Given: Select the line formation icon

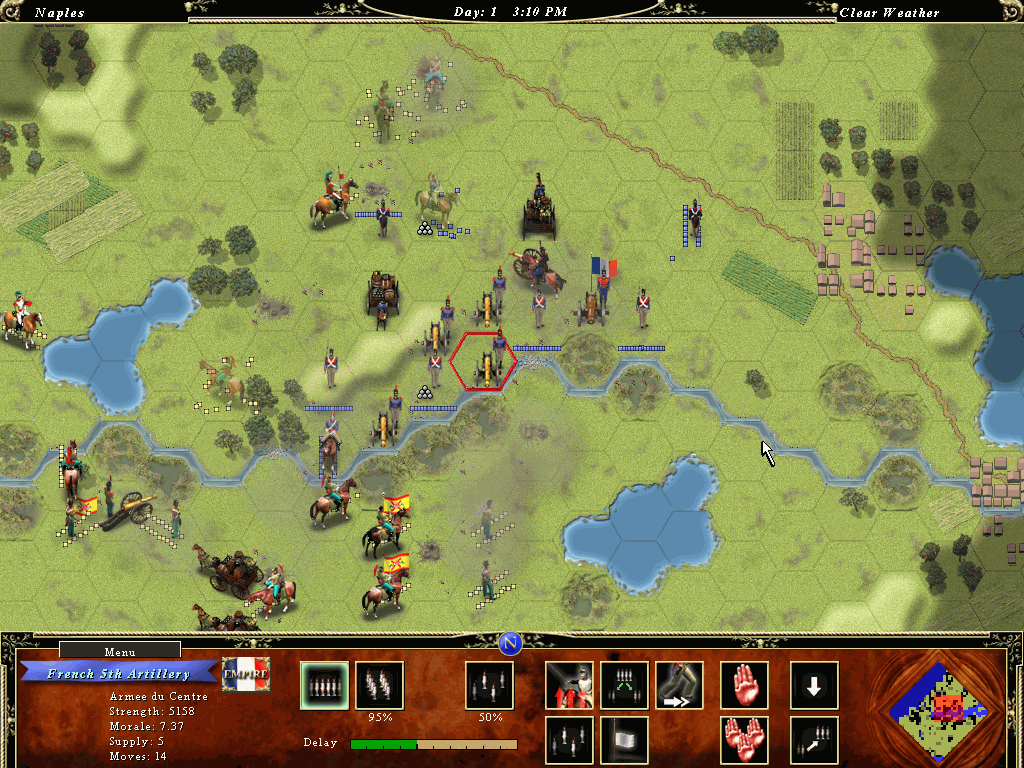Looking at the screenshot, I should pos(325,686).
